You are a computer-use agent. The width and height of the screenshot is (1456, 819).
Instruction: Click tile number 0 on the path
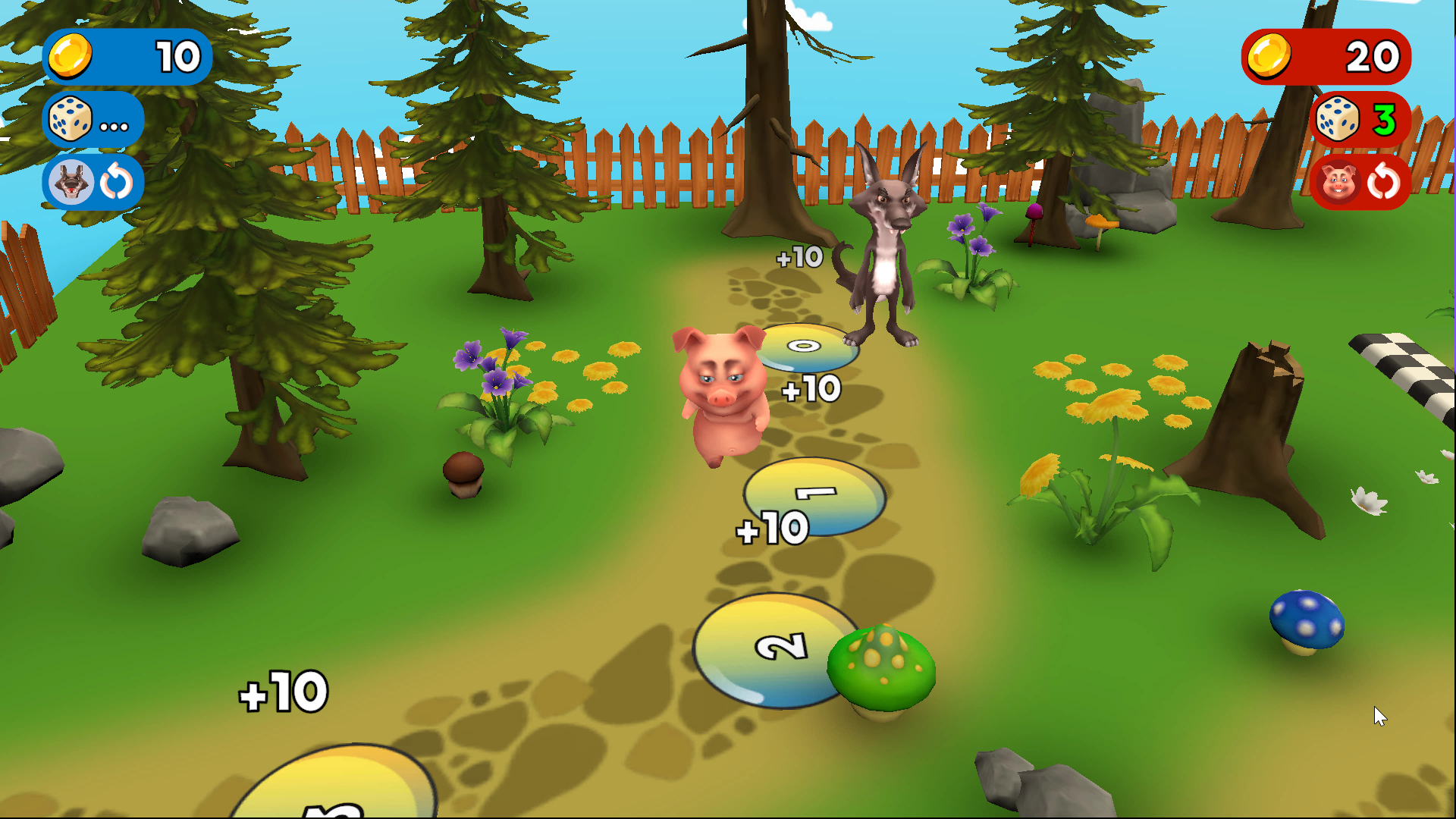pos(804,345)
